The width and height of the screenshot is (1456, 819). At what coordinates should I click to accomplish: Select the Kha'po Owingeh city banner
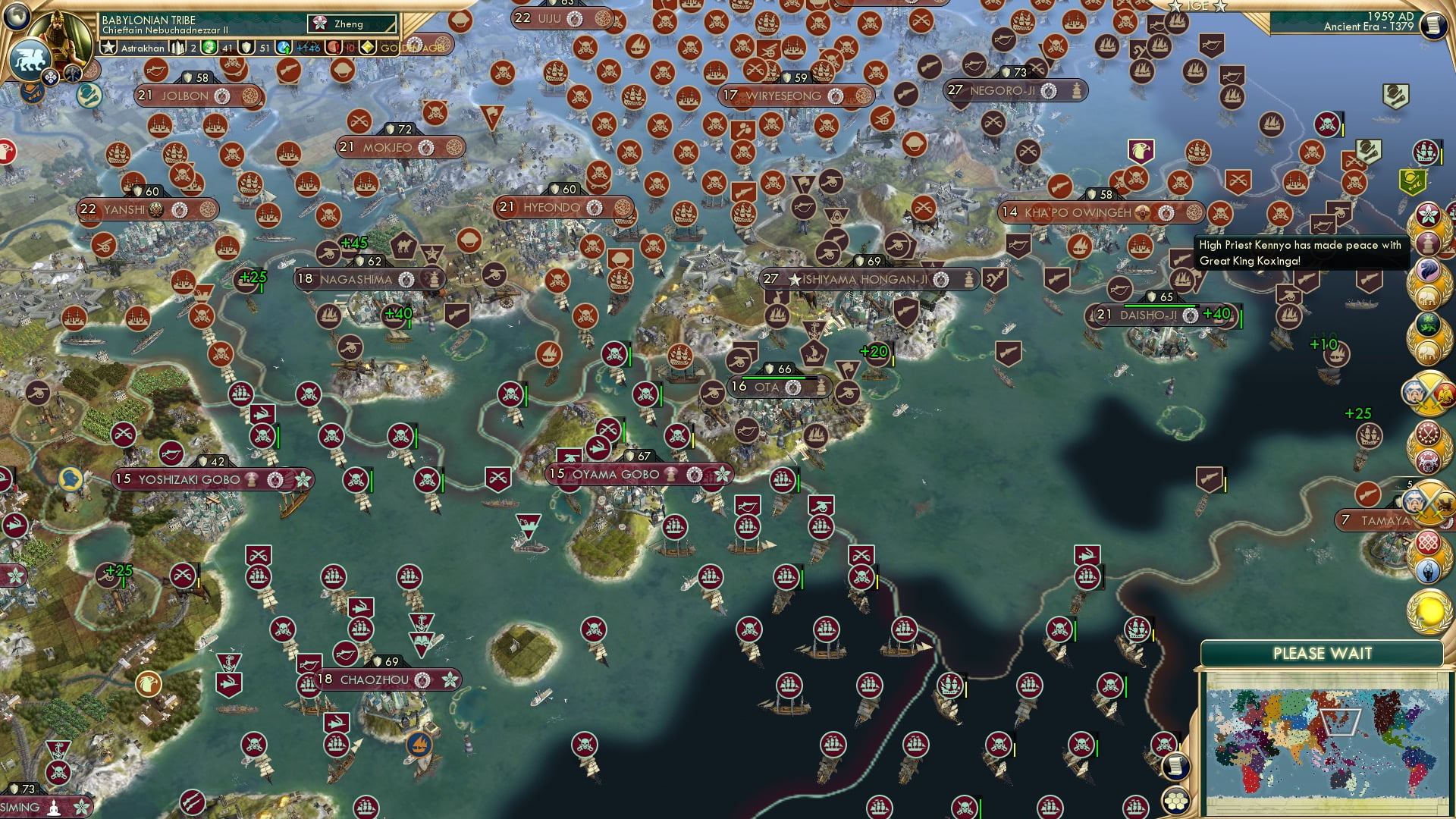click(1078, 212)
